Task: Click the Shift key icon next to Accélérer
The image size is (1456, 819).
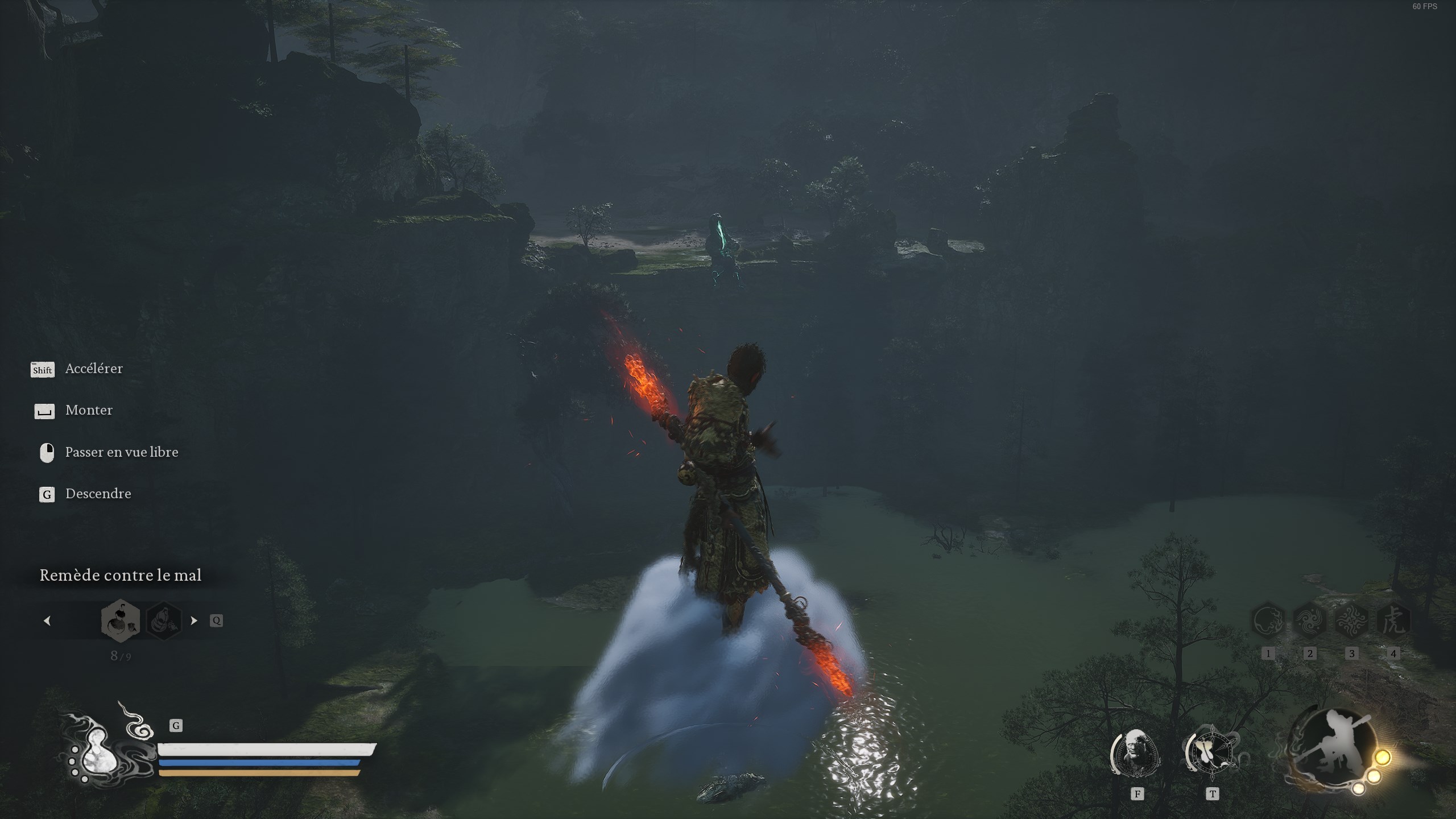Action: point(43,370)
